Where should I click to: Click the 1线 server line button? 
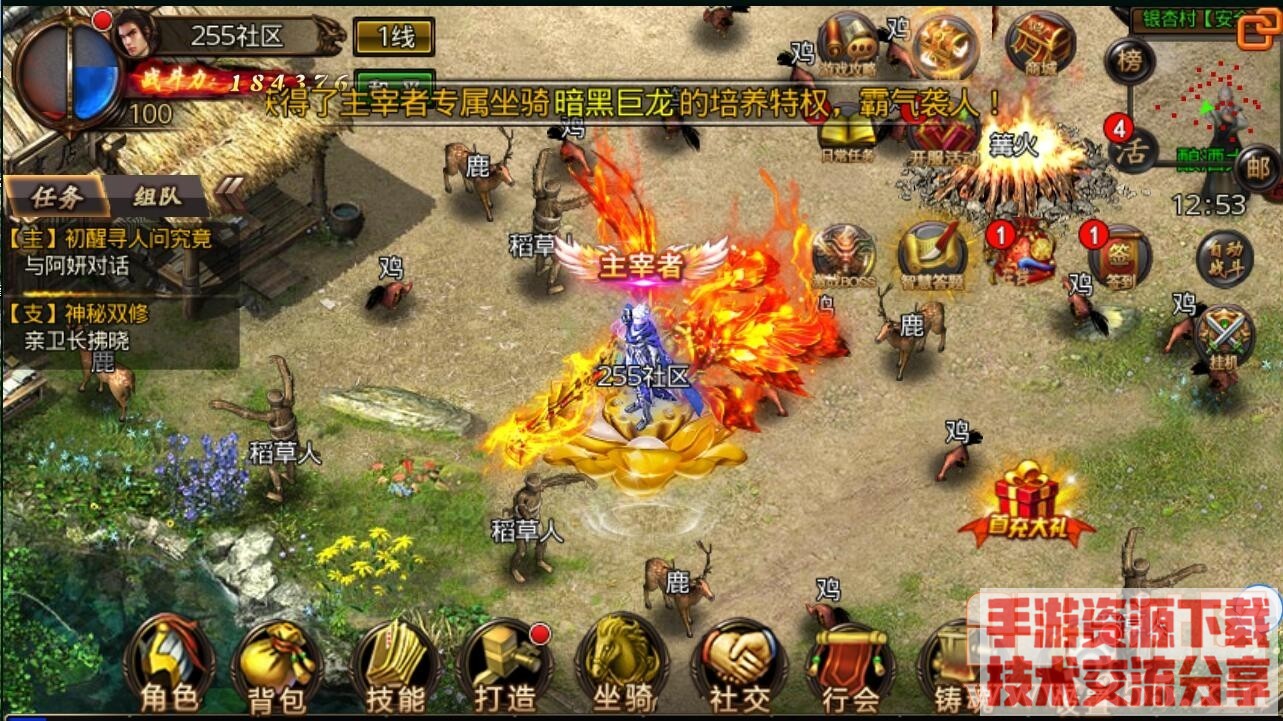395,38
